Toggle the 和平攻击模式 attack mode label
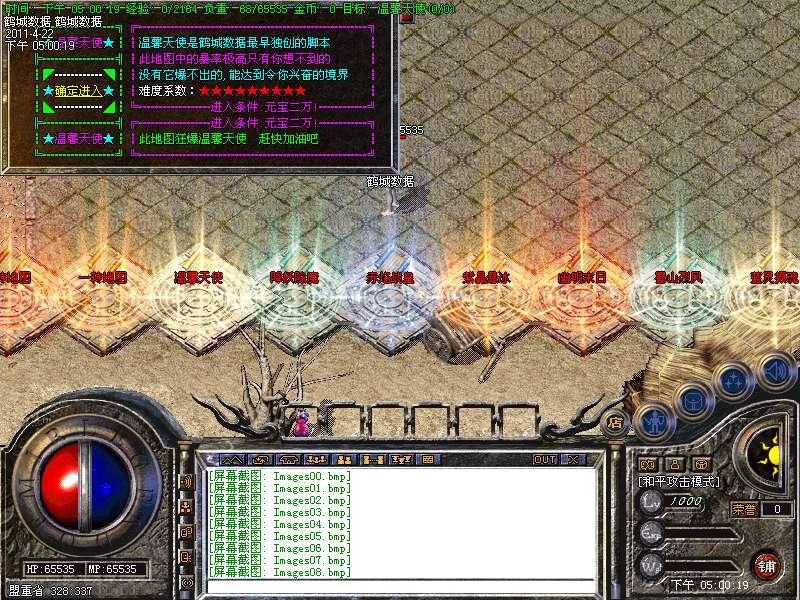The image size is (800, 600). [680, 482]
